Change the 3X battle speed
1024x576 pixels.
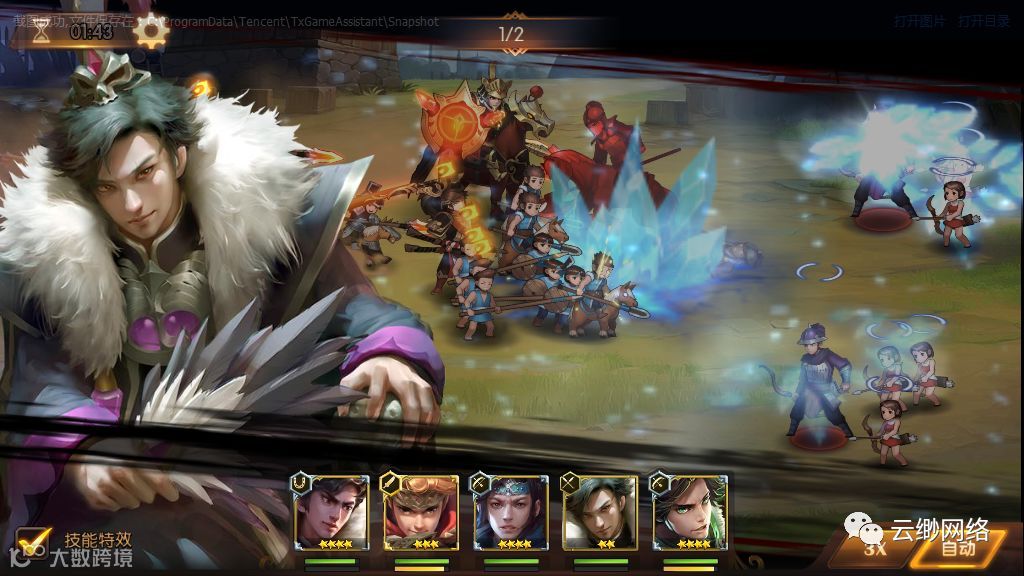876,546
